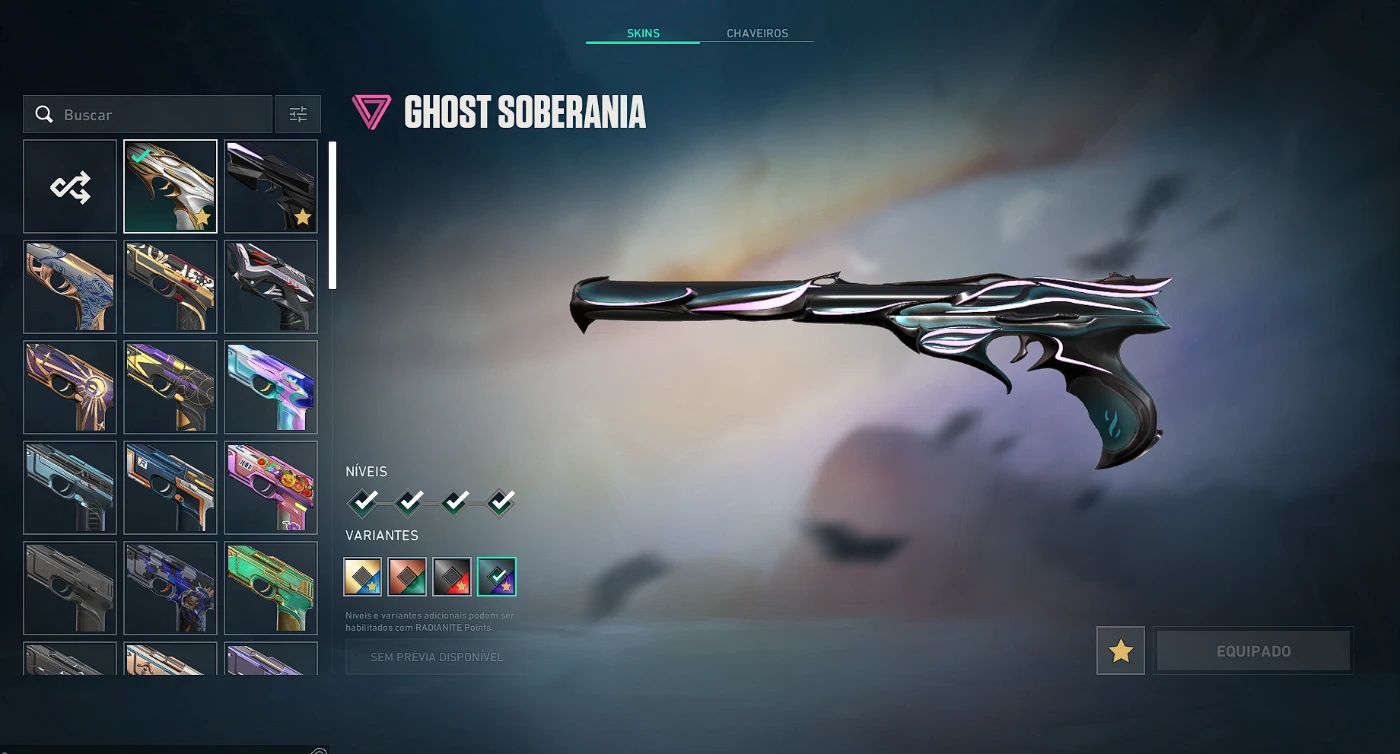Open the Skins tab
Viewport: 1400px width, 754px height.
(643, 33)
